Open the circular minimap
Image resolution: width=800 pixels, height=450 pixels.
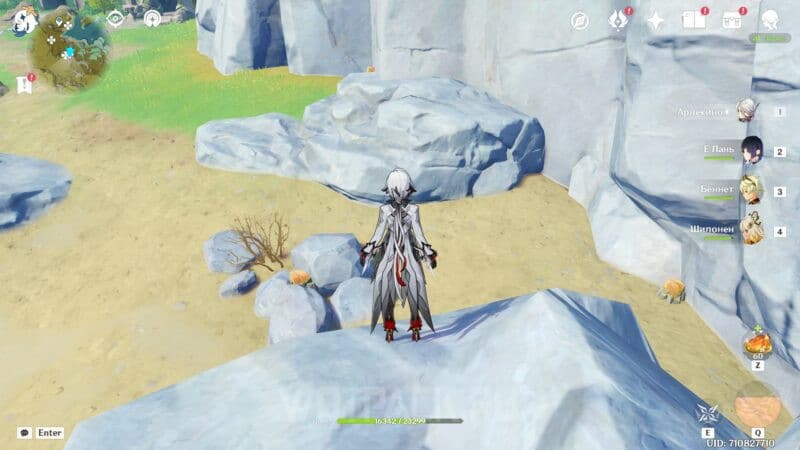click(71, 47)
